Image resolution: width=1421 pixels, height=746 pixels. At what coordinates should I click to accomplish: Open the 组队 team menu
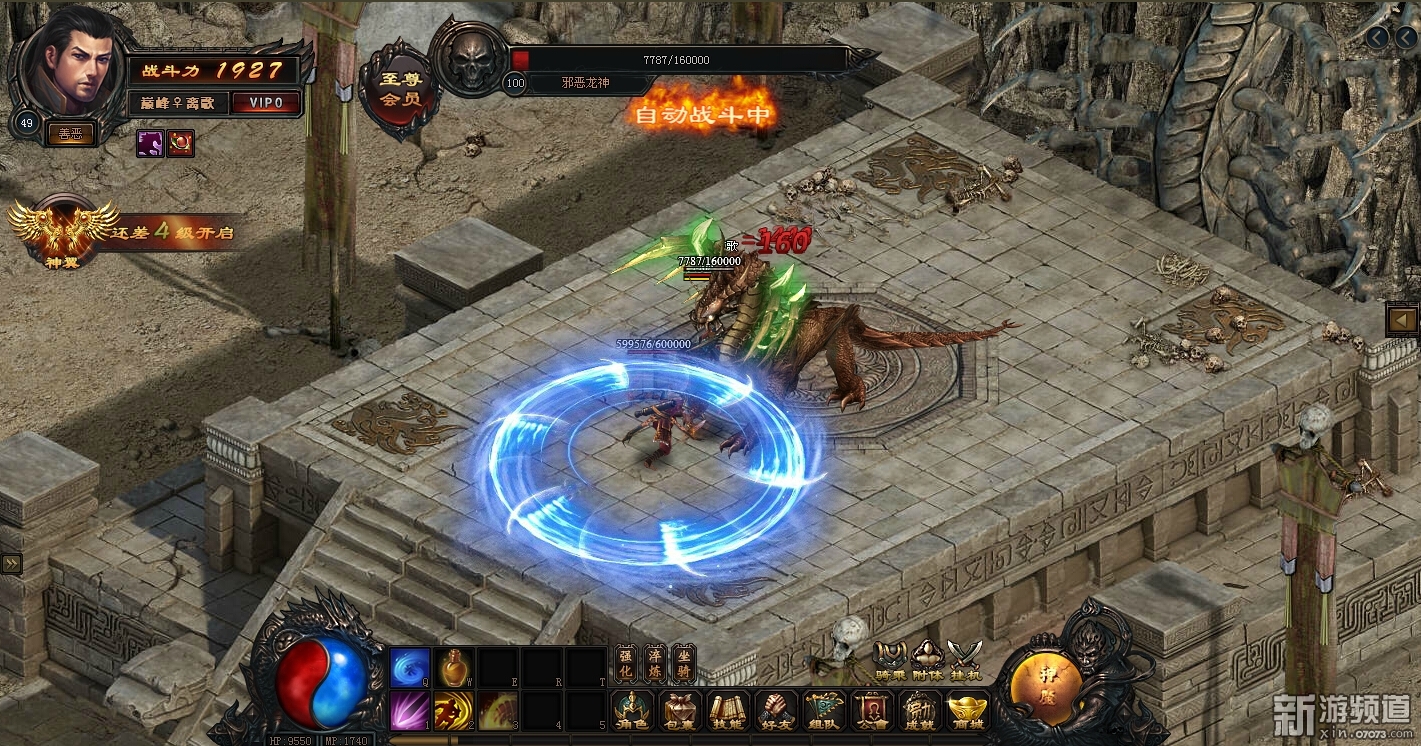[824, 709]
